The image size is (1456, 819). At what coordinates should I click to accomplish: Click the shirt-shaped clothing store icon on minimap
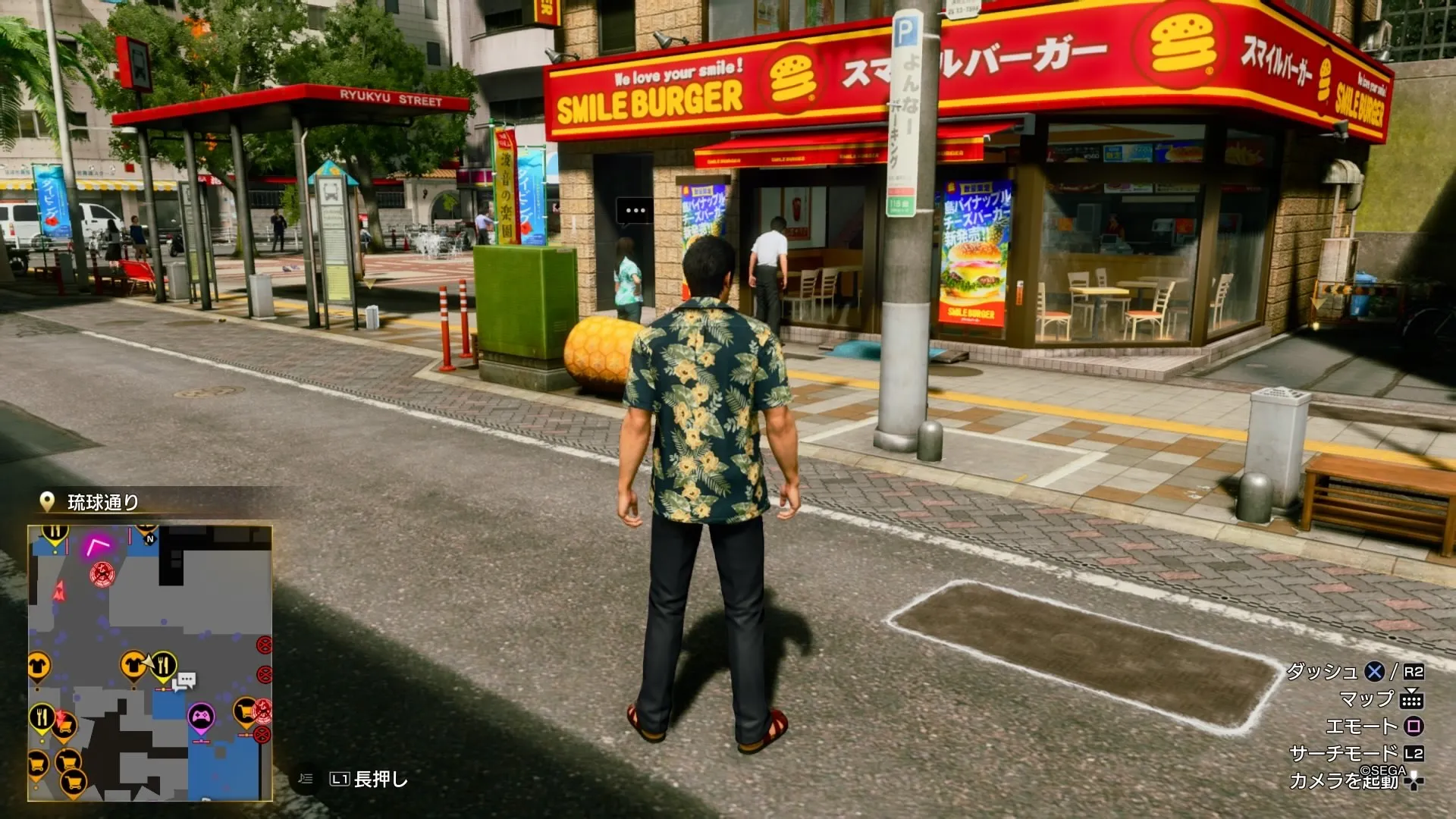click(133, 663)
